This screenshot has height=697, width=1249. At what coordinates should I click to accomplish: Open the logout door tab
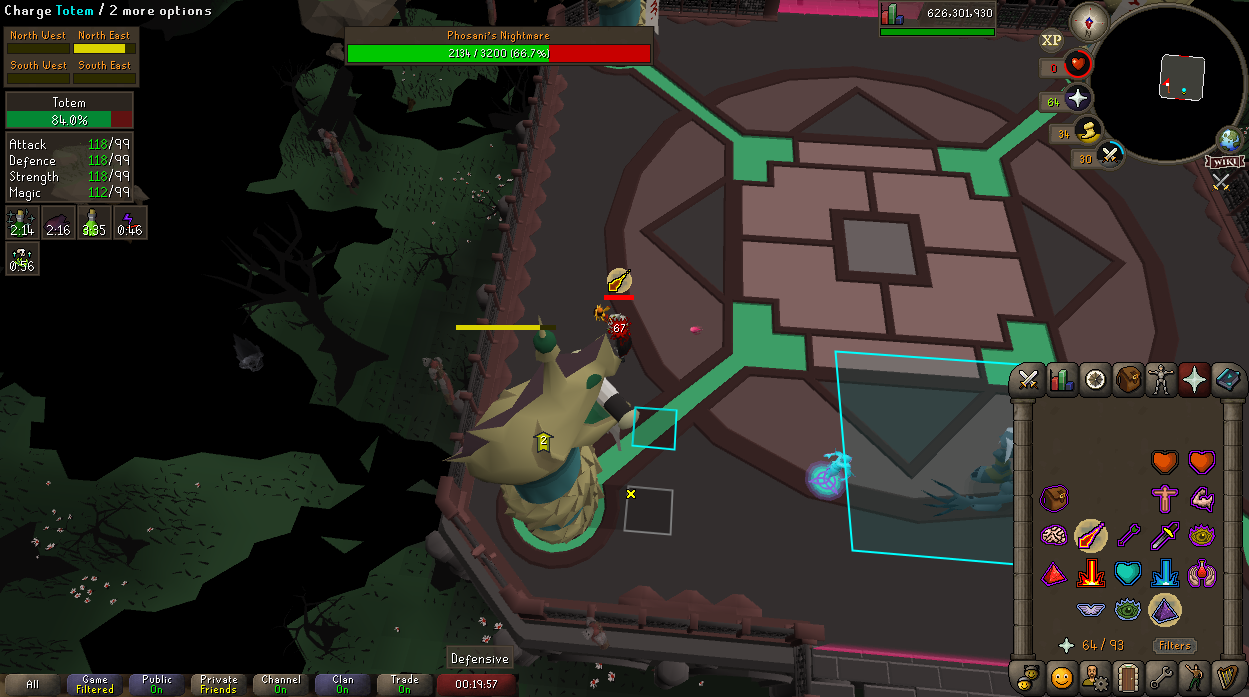coord(1128,677)
